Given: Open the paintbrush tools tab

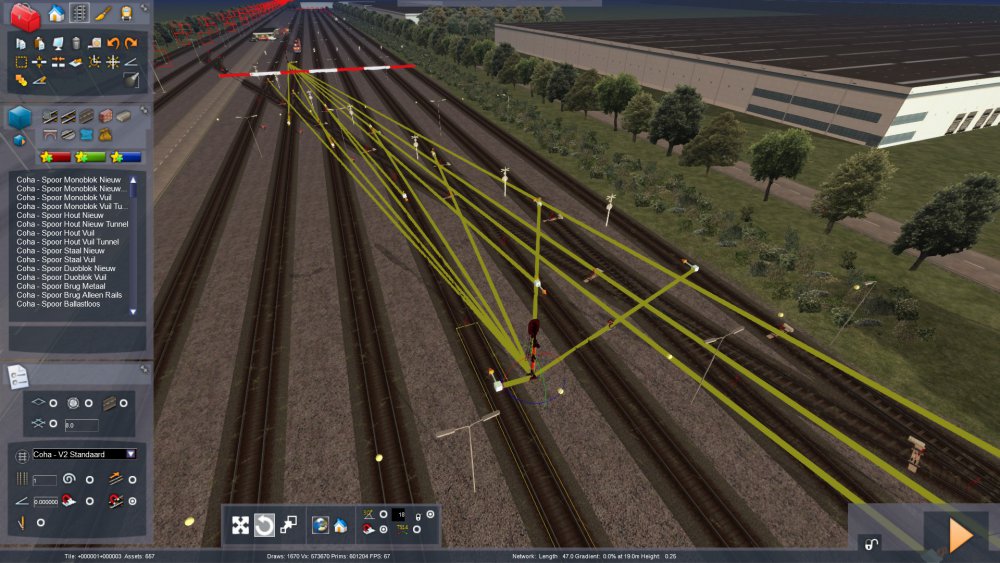Looking at the screenshot, I should [103, 13].
